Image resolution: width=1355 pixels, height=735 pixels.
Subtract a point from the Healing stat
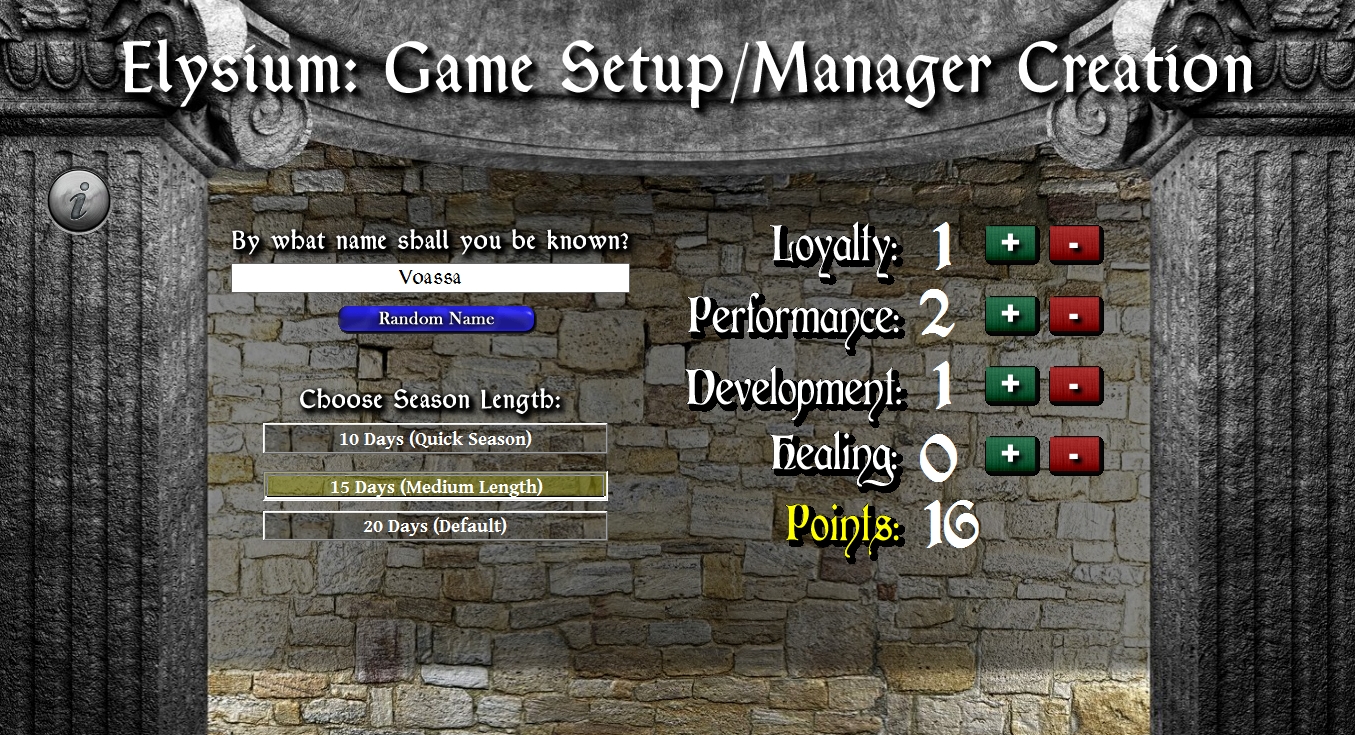1077,455
